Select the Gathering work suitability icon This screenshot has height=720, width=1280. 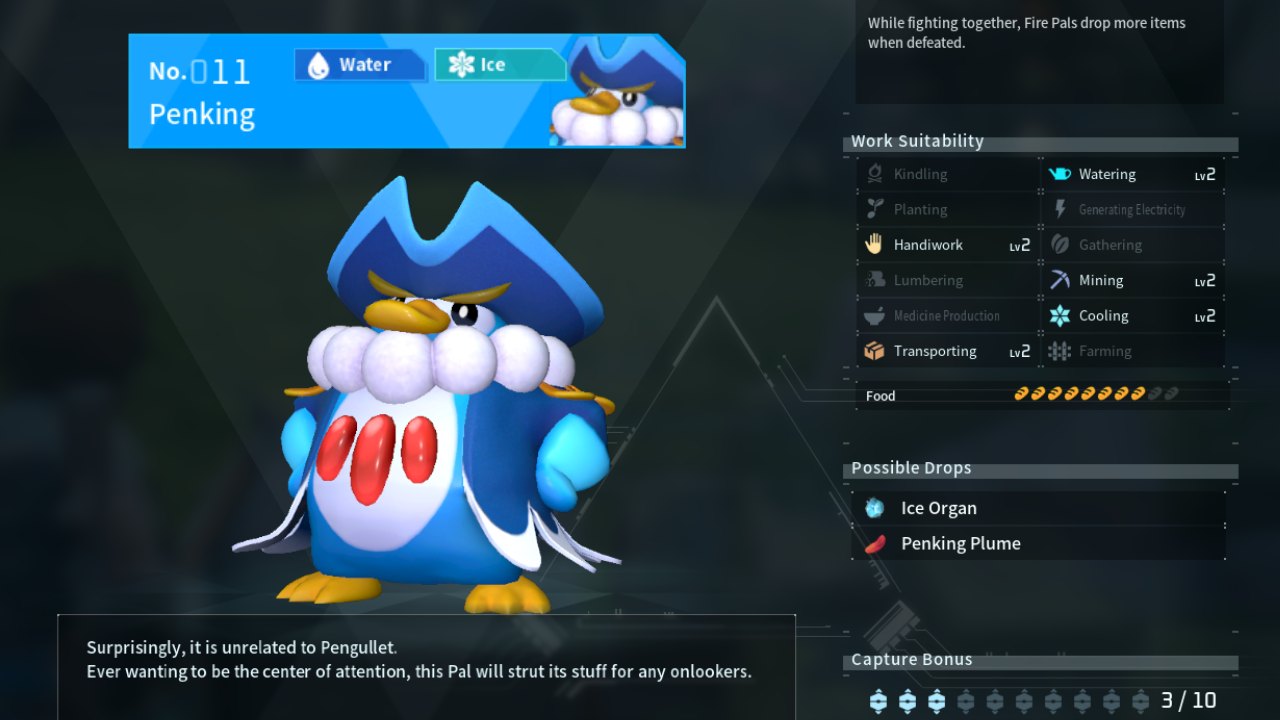(x=1058, y=244)
